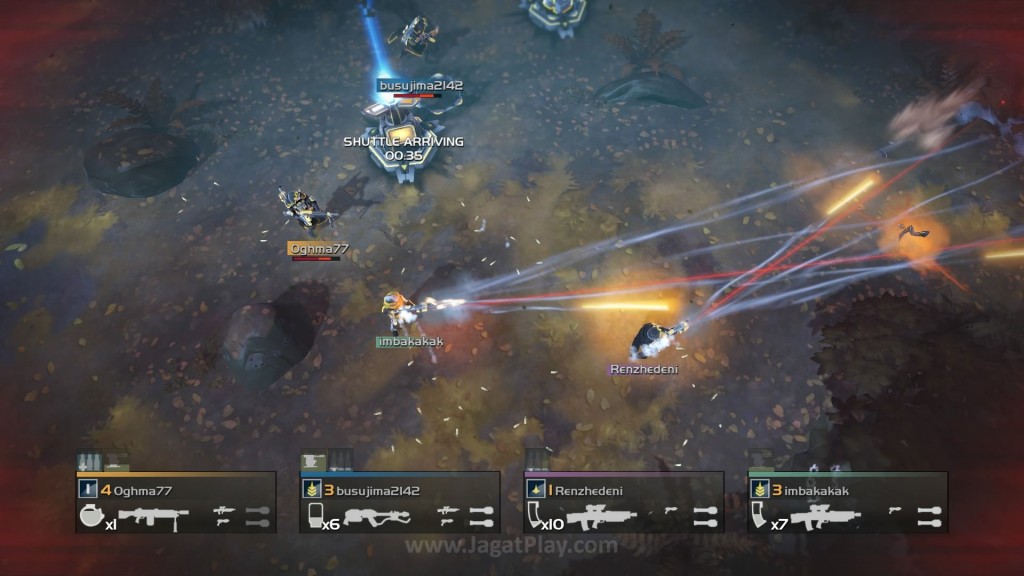This screenshot has height=576, width=1024.
Task: Click Oghma77's rank badge
Action: coord(87,490)
